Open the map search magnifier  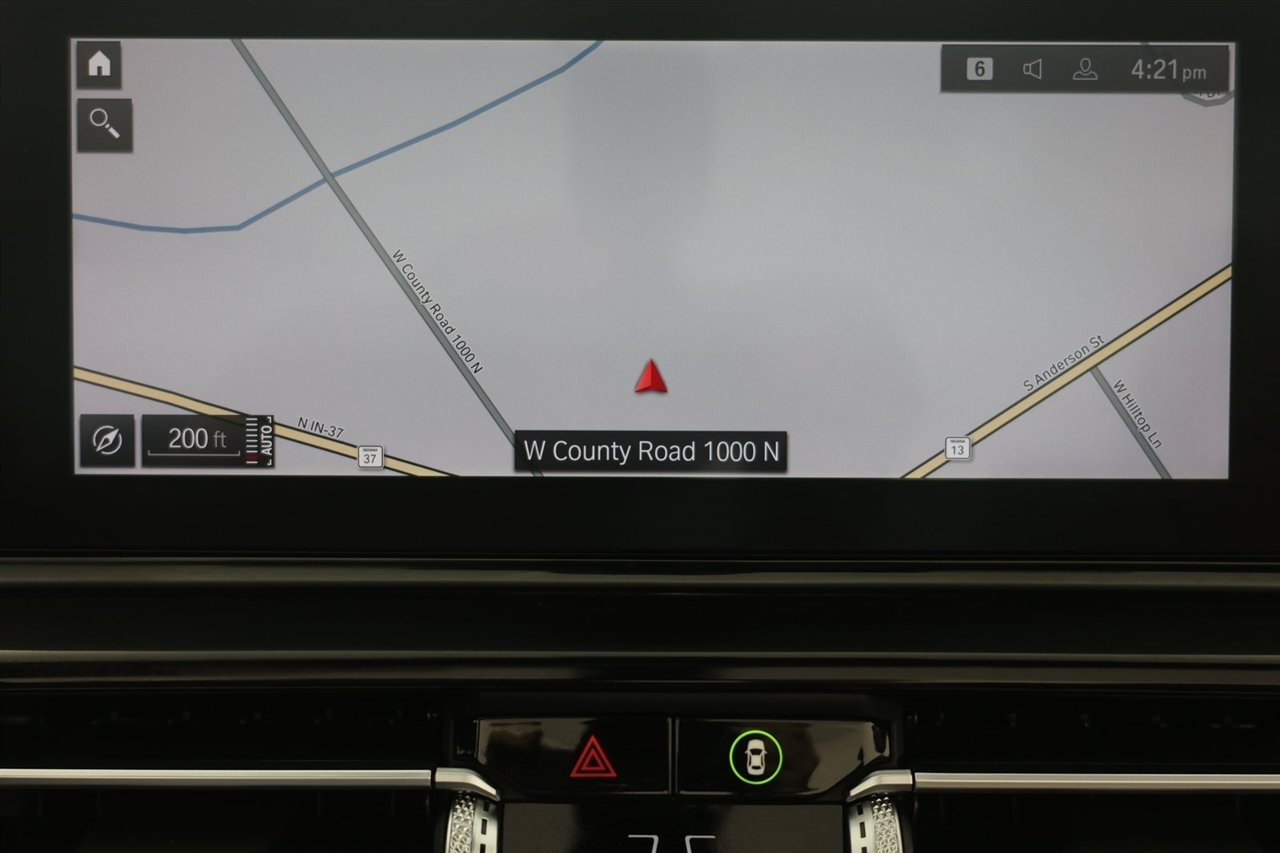click(x=104, y=125)
